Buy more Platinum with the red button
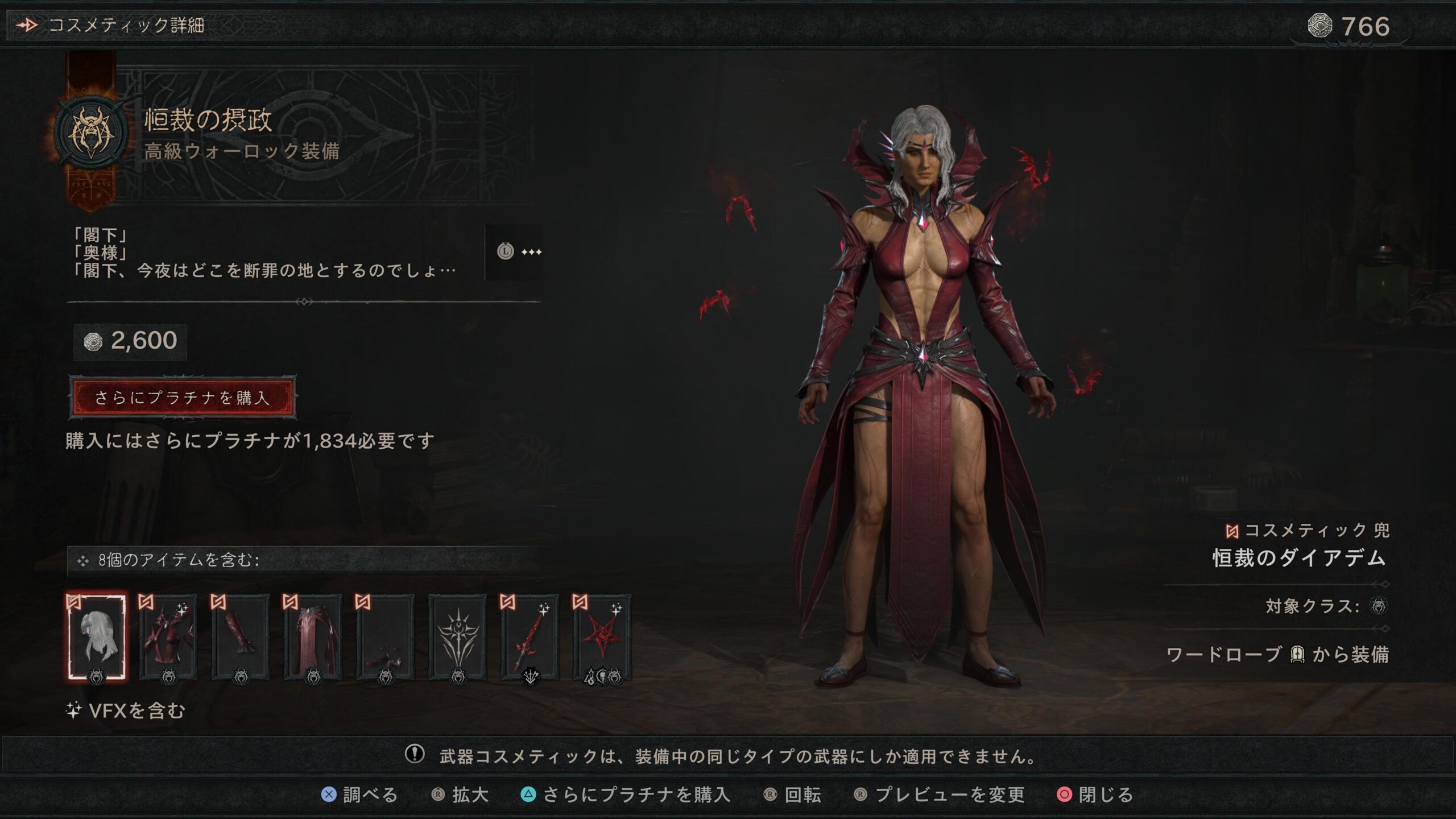The image size is (1456, 819). (182, 398)
